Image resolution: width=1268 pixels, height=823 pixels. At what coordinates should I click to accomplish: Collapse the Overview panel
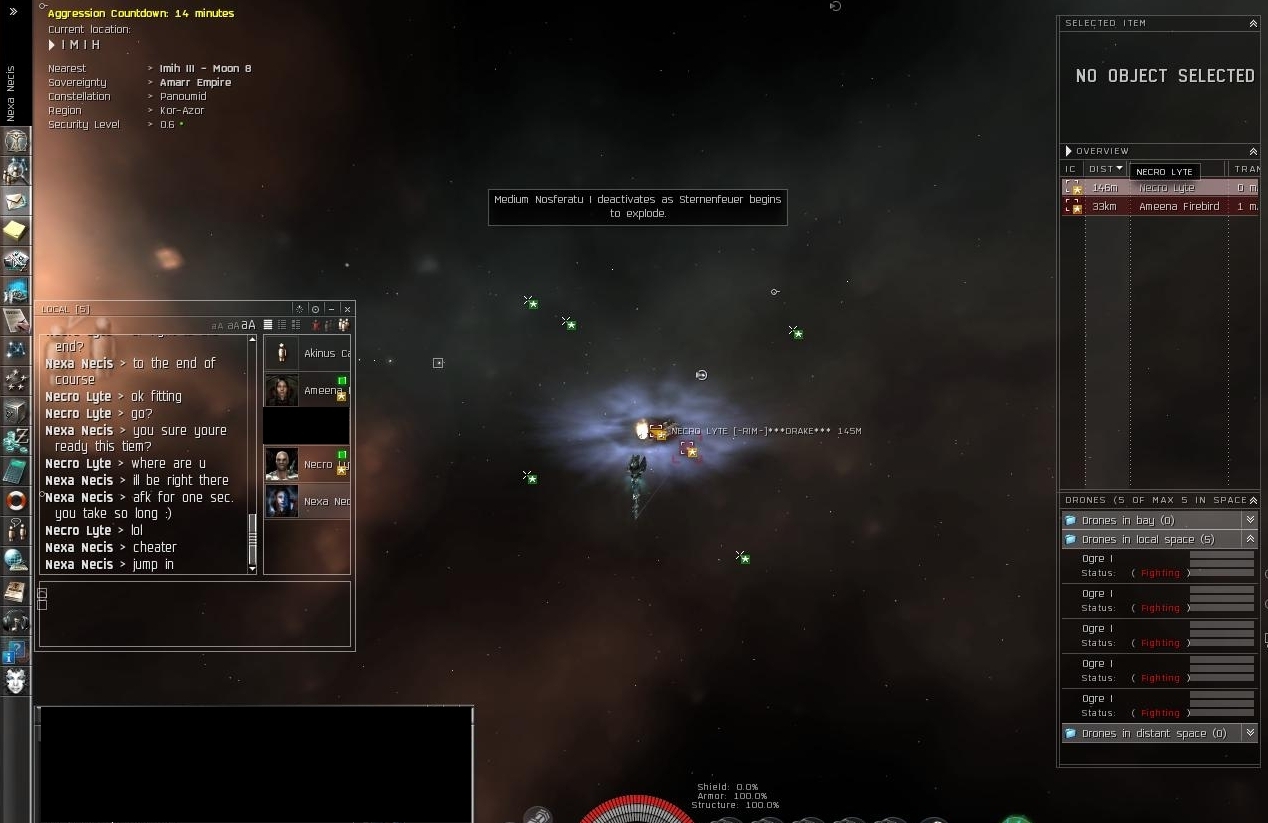point(1253,151)
